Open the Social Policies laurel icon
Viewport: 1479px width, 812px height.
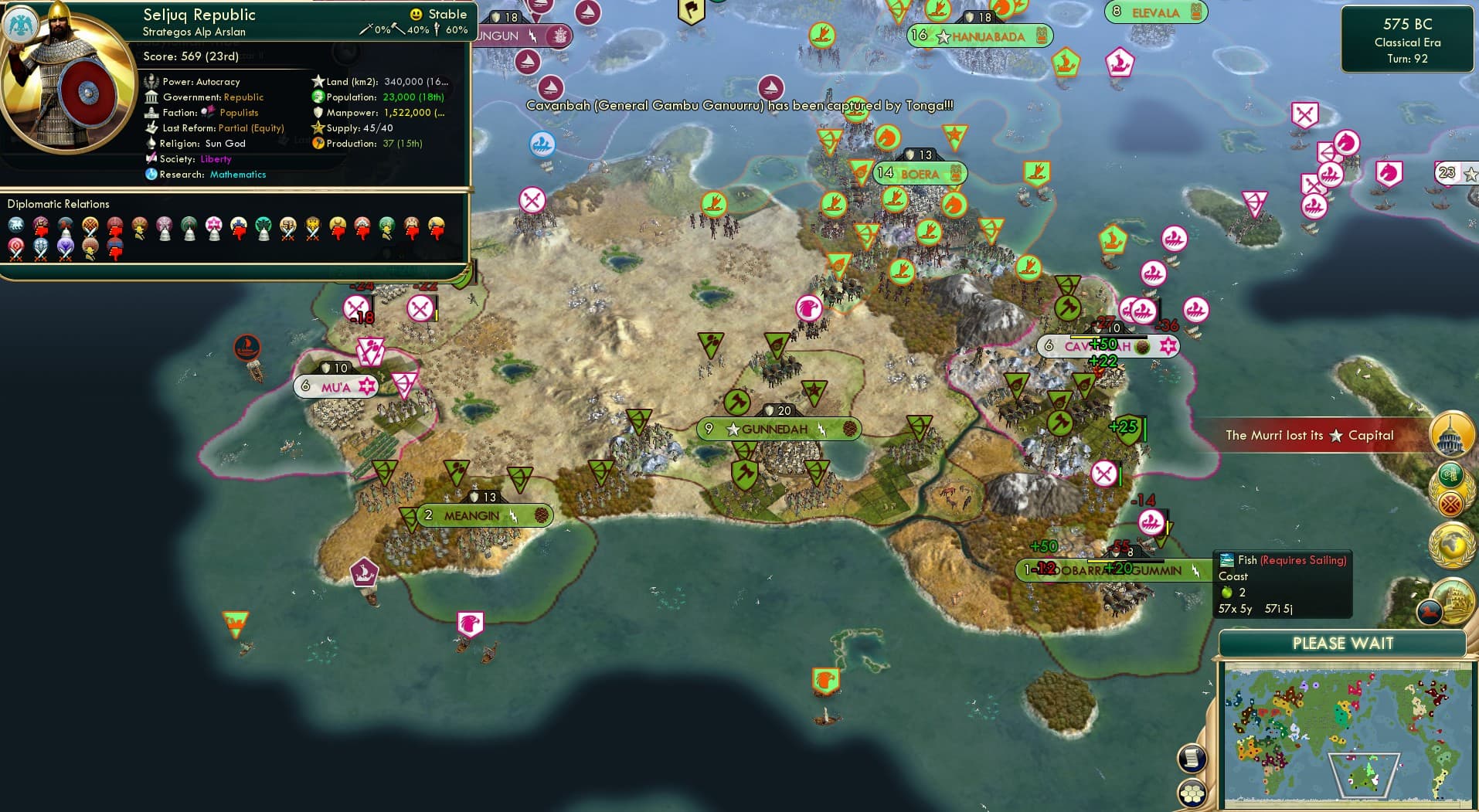1450,488
